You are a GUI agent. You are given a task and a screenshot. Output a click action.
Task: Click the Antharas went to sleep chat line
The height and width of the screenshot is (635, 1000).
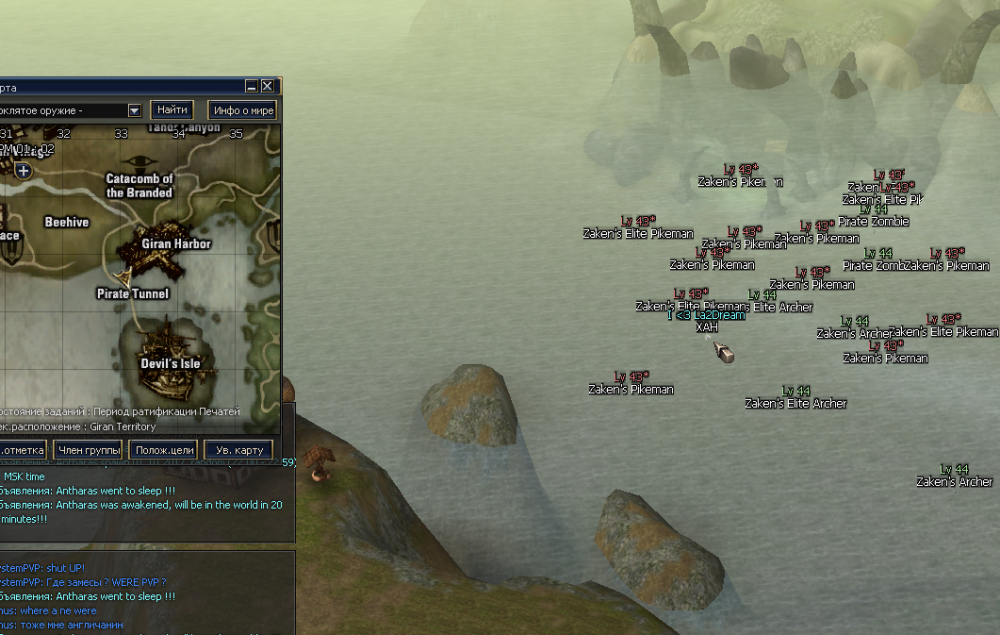100,491
